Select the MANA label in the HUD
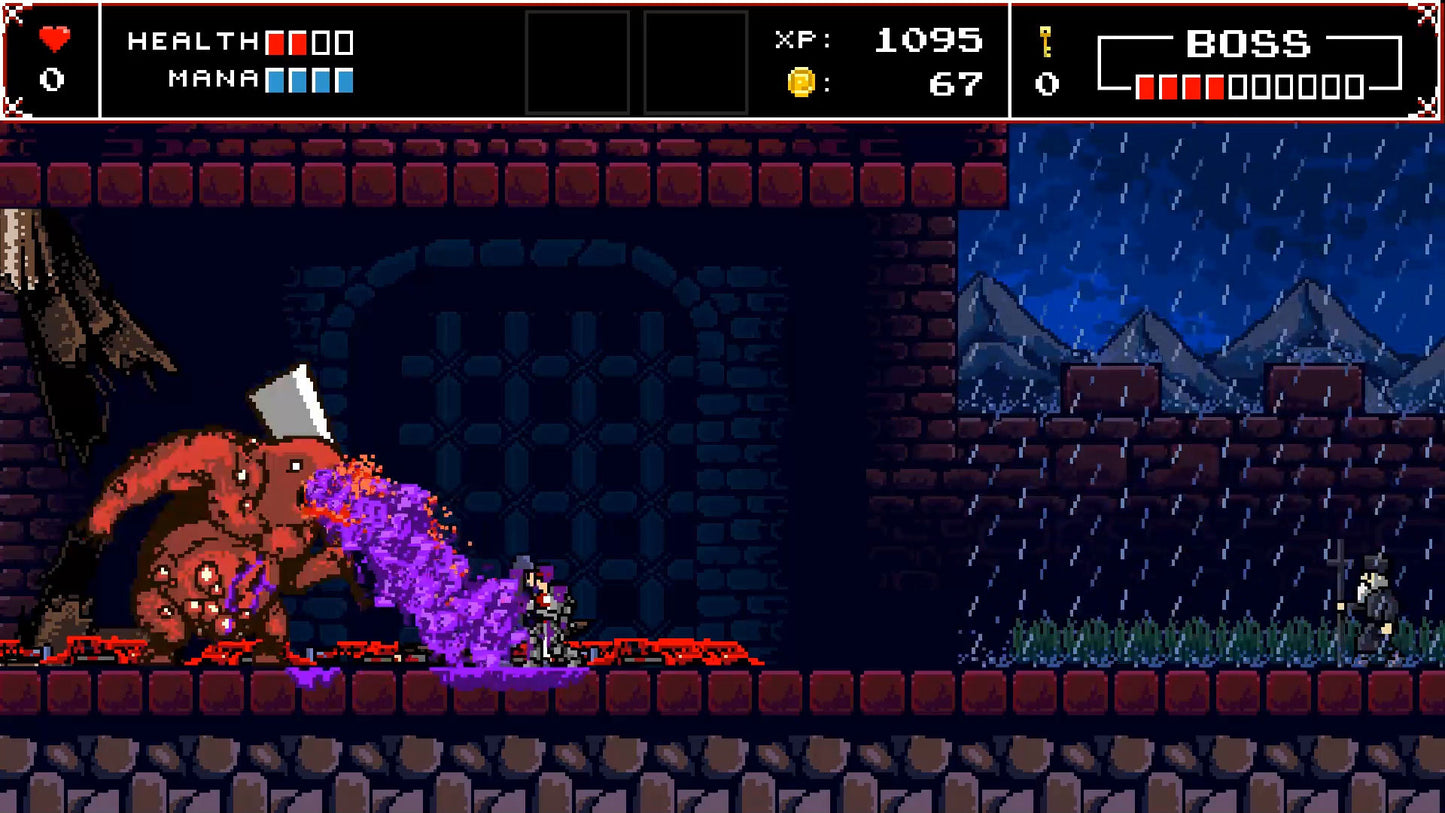This screenshot has height=813, width=1445. (x=211, y=80)
